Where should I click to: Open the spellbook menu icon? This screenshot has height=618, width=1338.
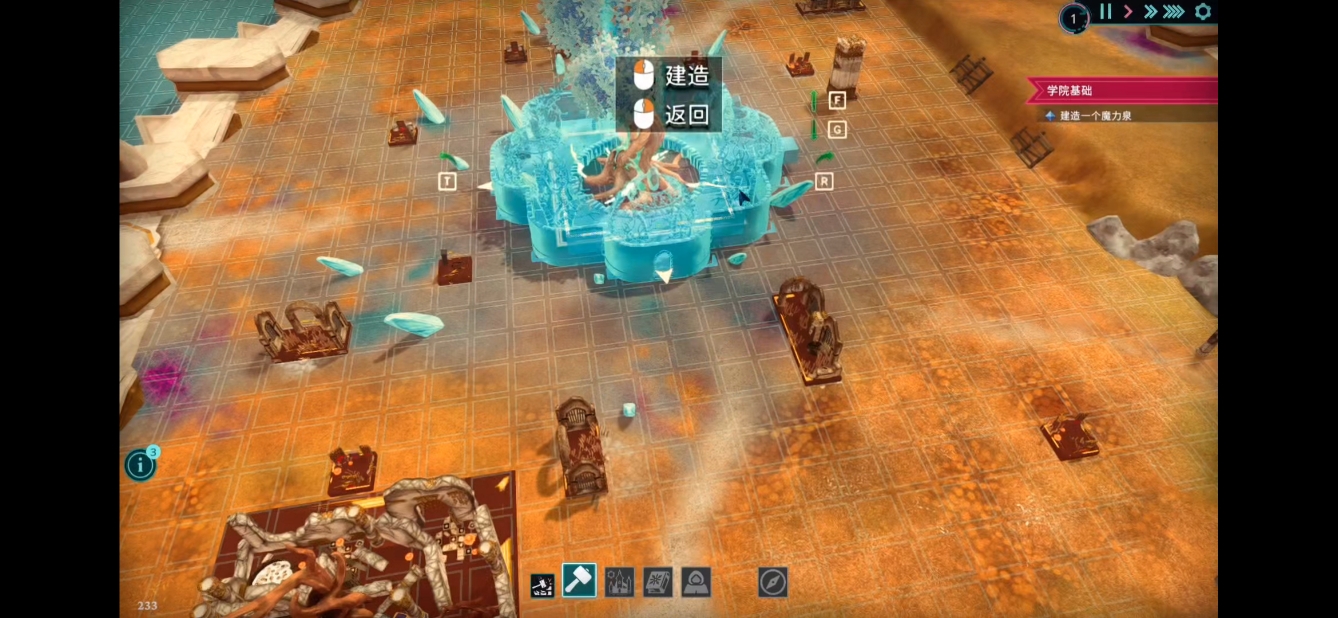point(657,582)
